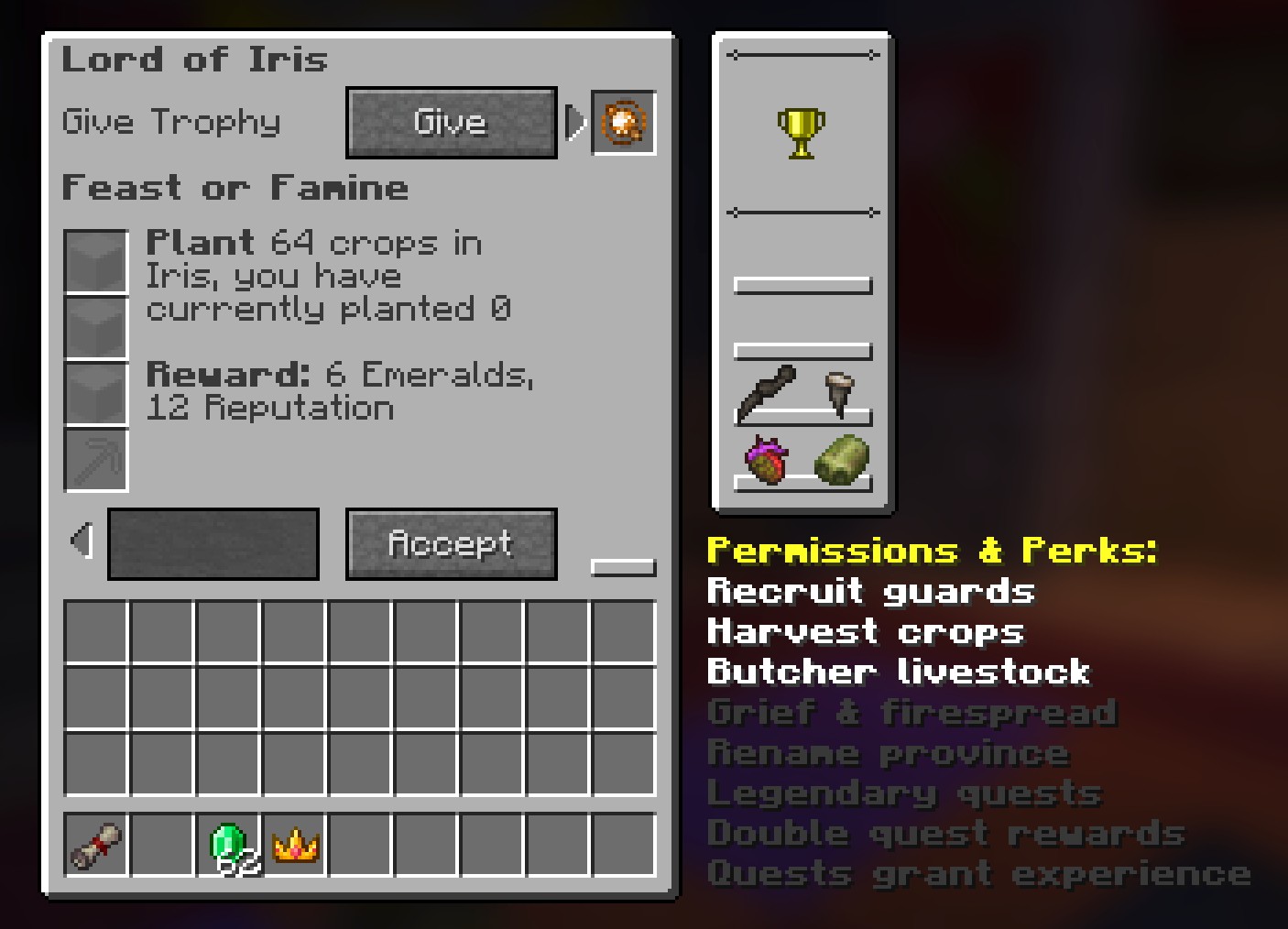This screenshot has height=929, width=1288.
Task: Click the pickaxe outline quest slot
Action: coord(96,460)
